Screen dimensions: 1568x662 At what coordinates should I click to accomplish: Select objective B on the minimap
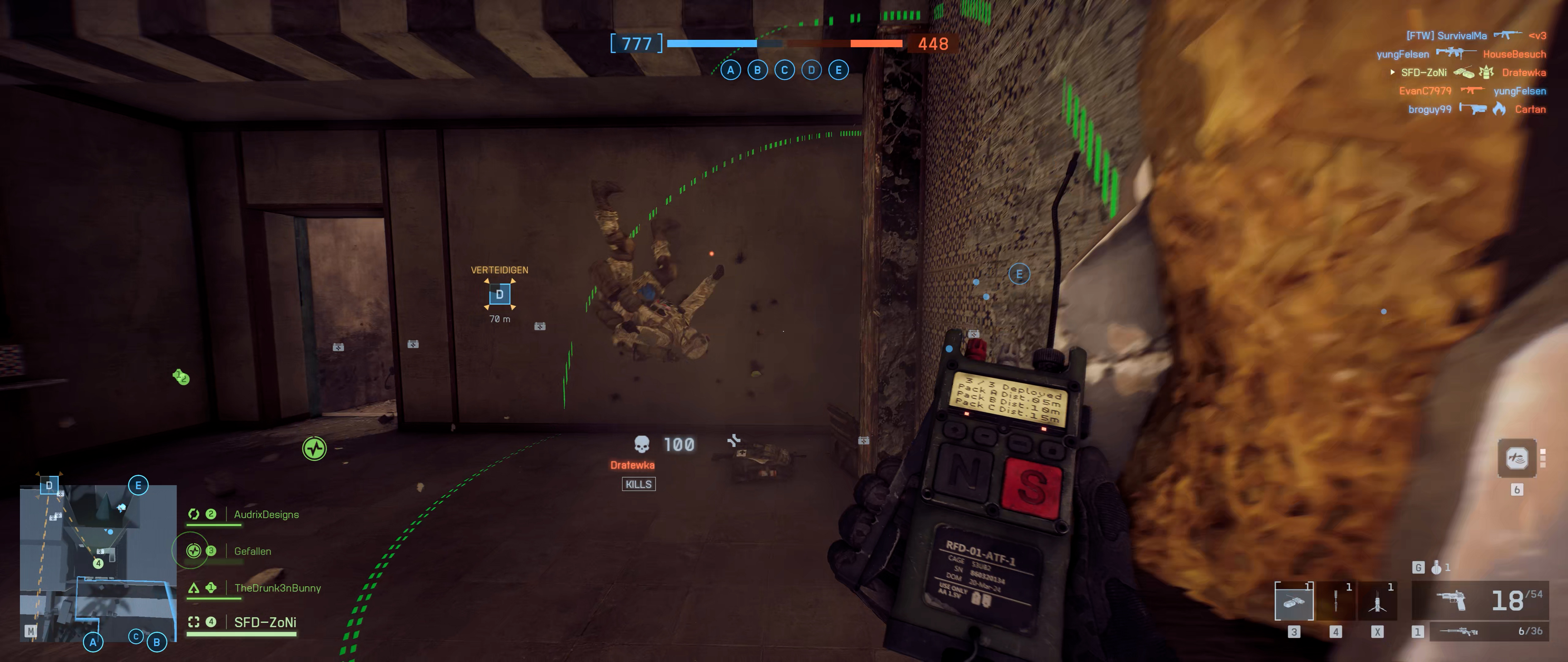[156, 641]
